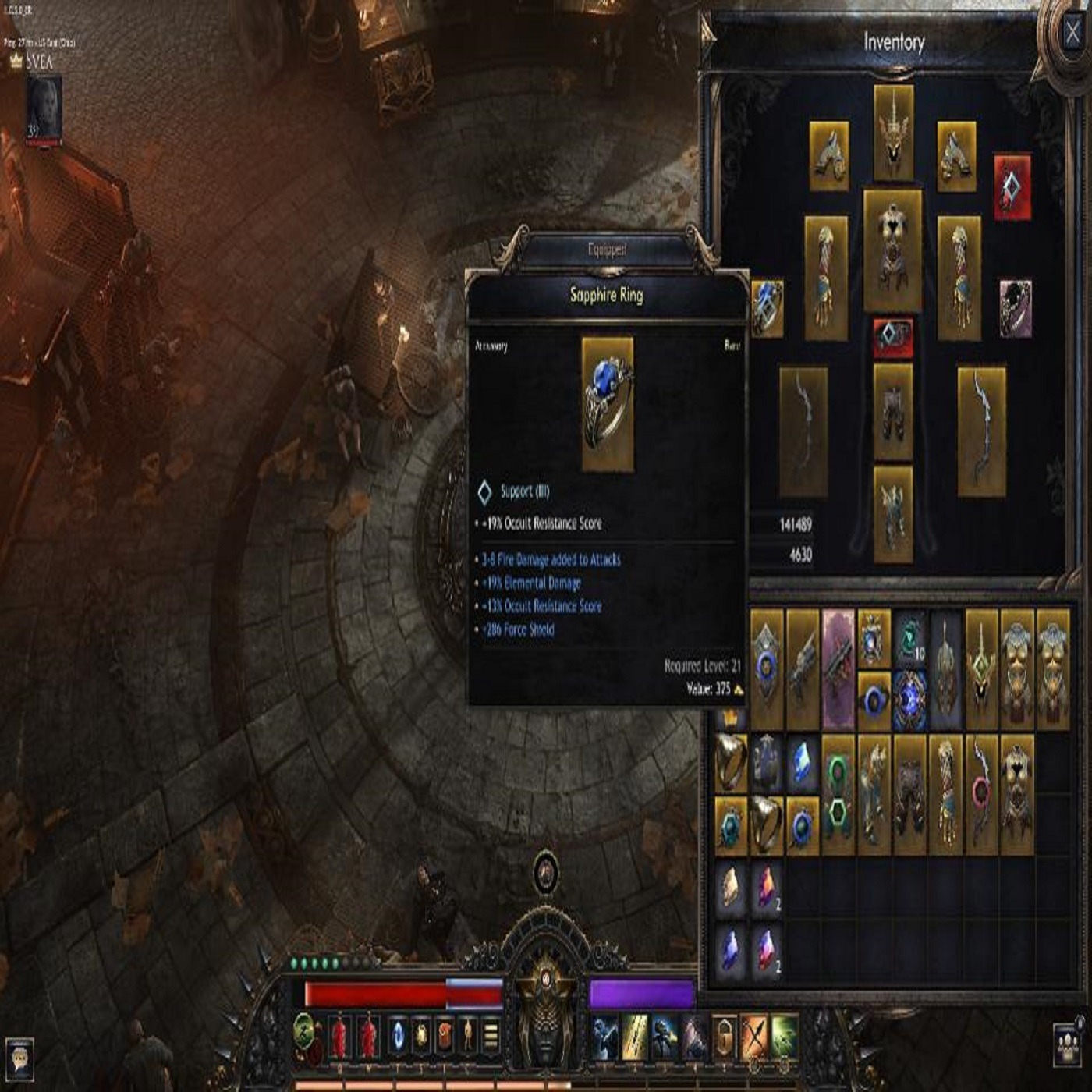Click the padlocked skill slot
Image resolution: width=1092 pixels, height=1092 pixels.
tap(724, 1037)
